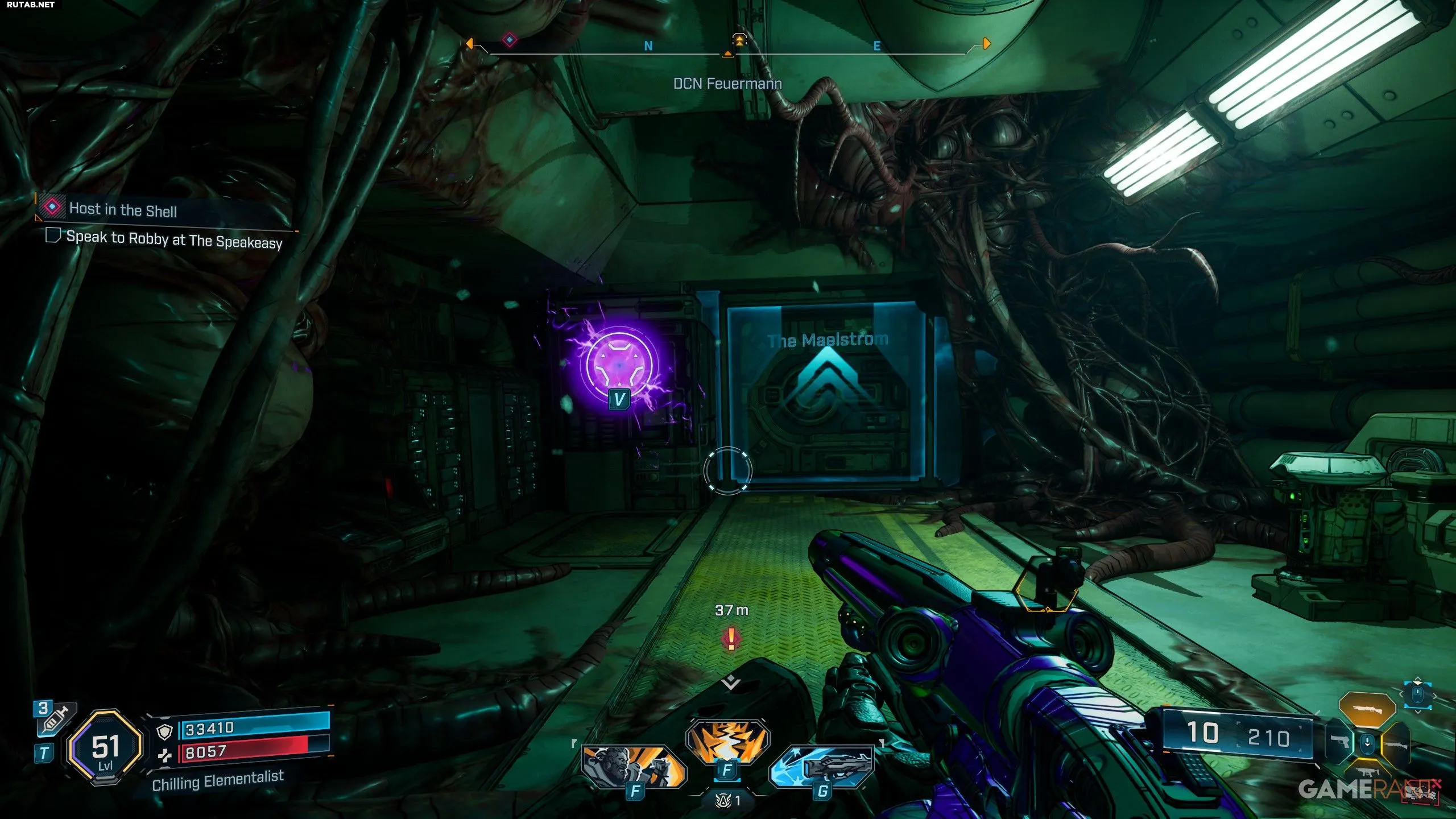Select the submachine gun weapon slot

[1367, 772]
